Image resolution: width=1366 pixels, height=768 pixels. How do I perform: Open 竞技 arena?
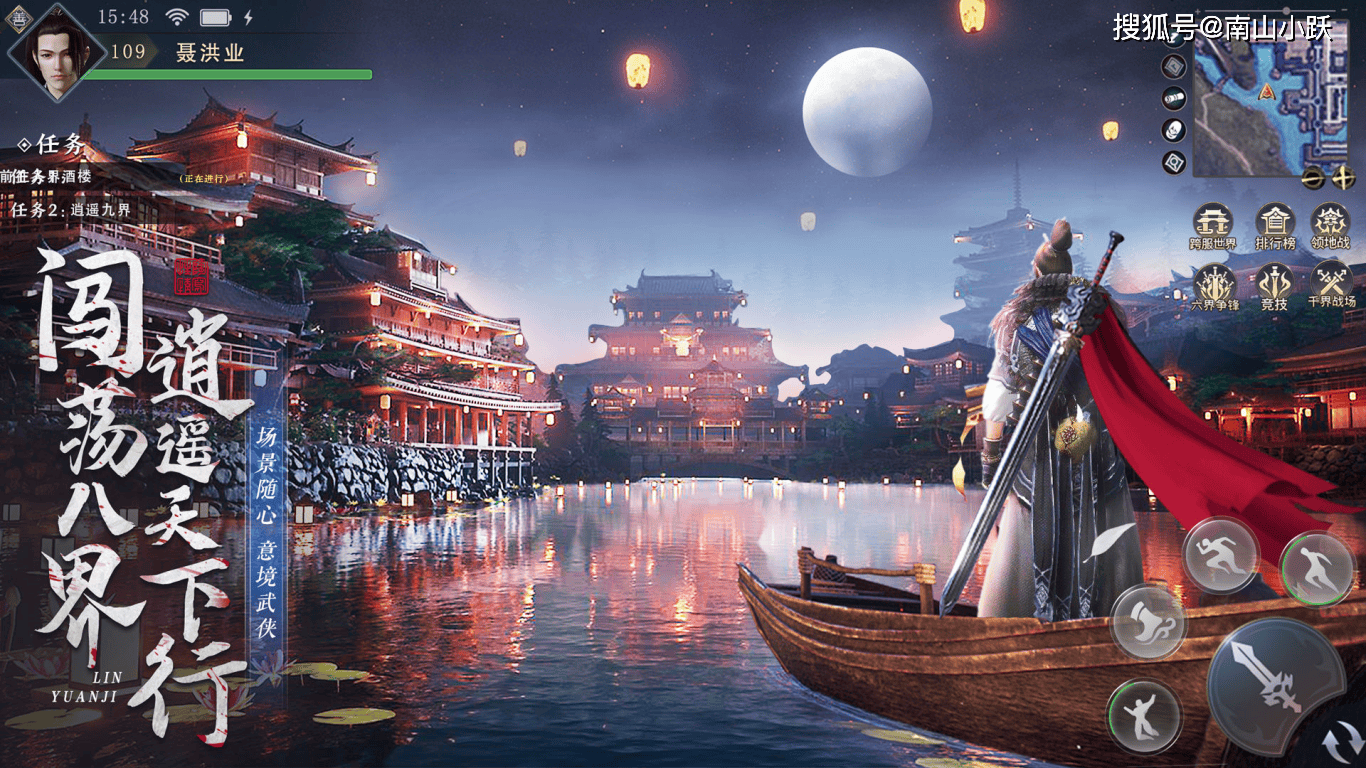point(1275,285)
